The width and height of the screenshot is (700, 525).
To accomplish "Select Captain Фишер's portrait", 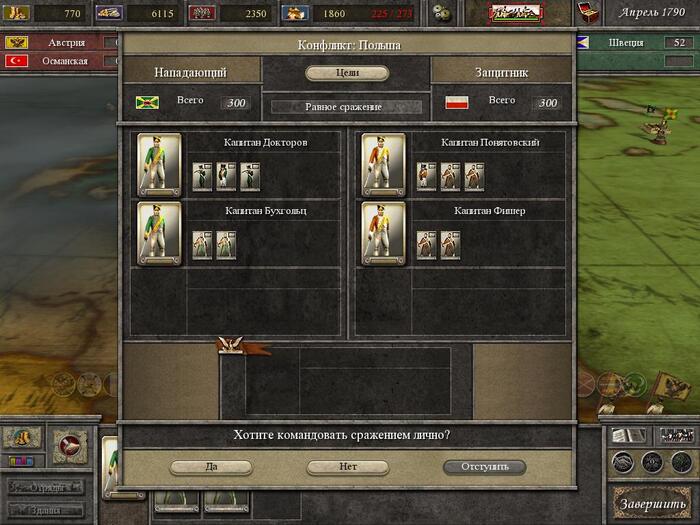I will [383, 234].
